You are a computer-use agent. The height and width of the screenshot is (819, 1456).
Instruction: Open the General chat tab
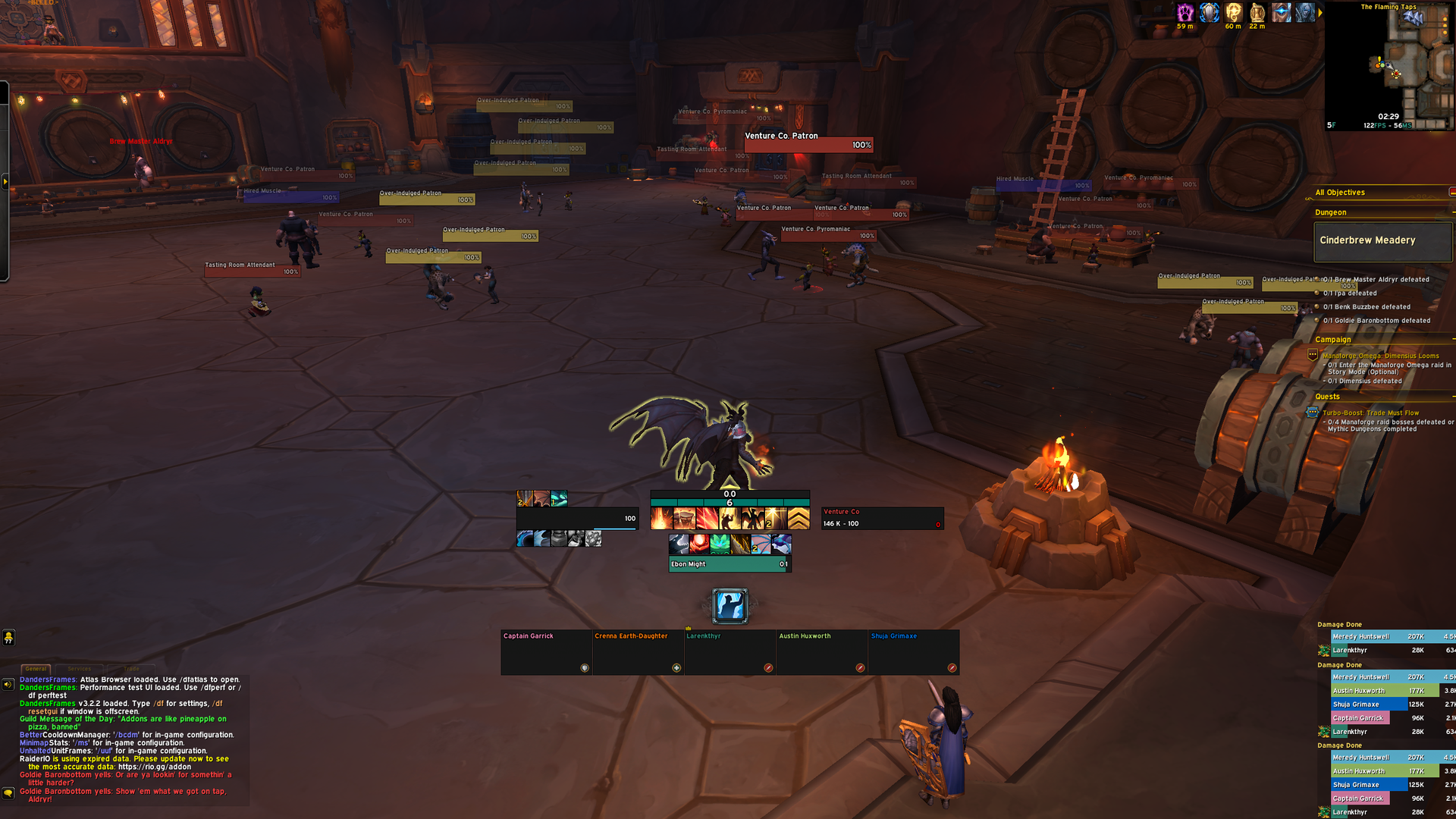(36, 669)
